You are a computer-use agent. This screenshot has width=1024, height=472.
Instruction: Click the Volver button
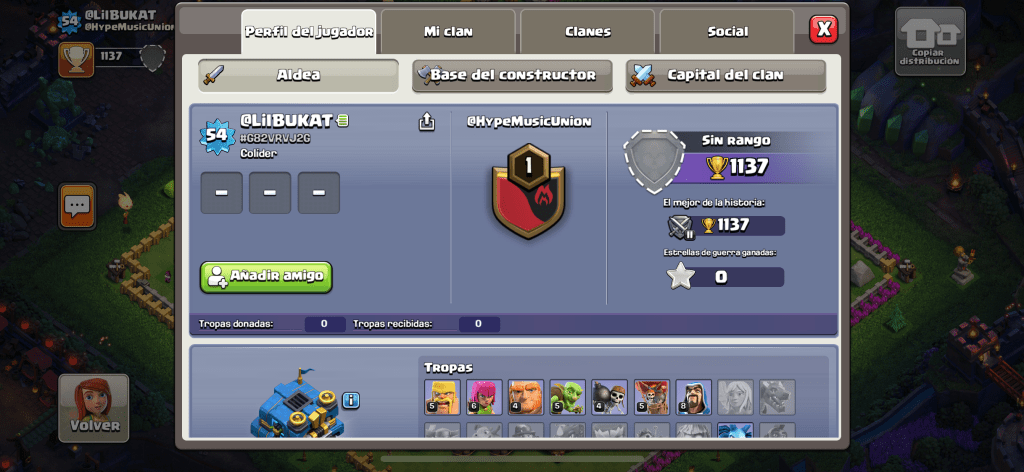[94, 408]
